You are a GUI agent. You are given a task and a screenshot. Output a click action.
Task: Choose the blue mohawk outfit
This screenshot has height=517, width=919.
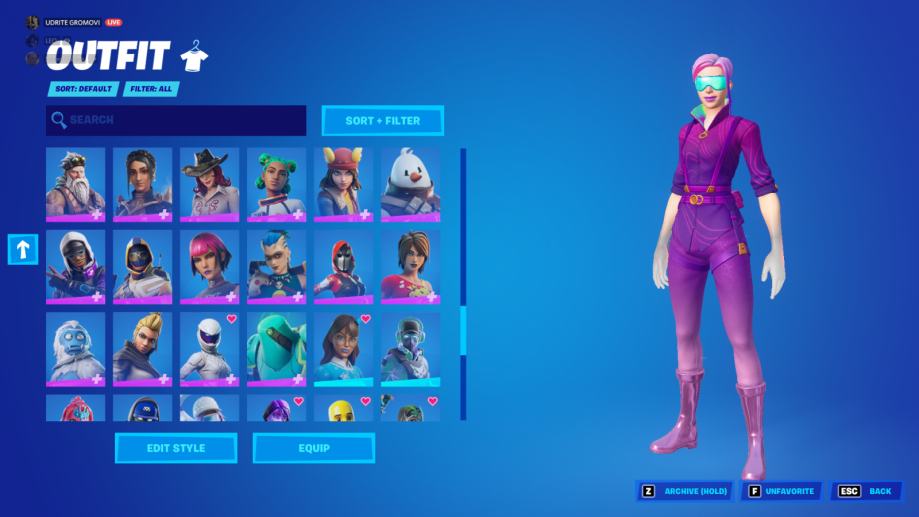(x=276, y=266)
